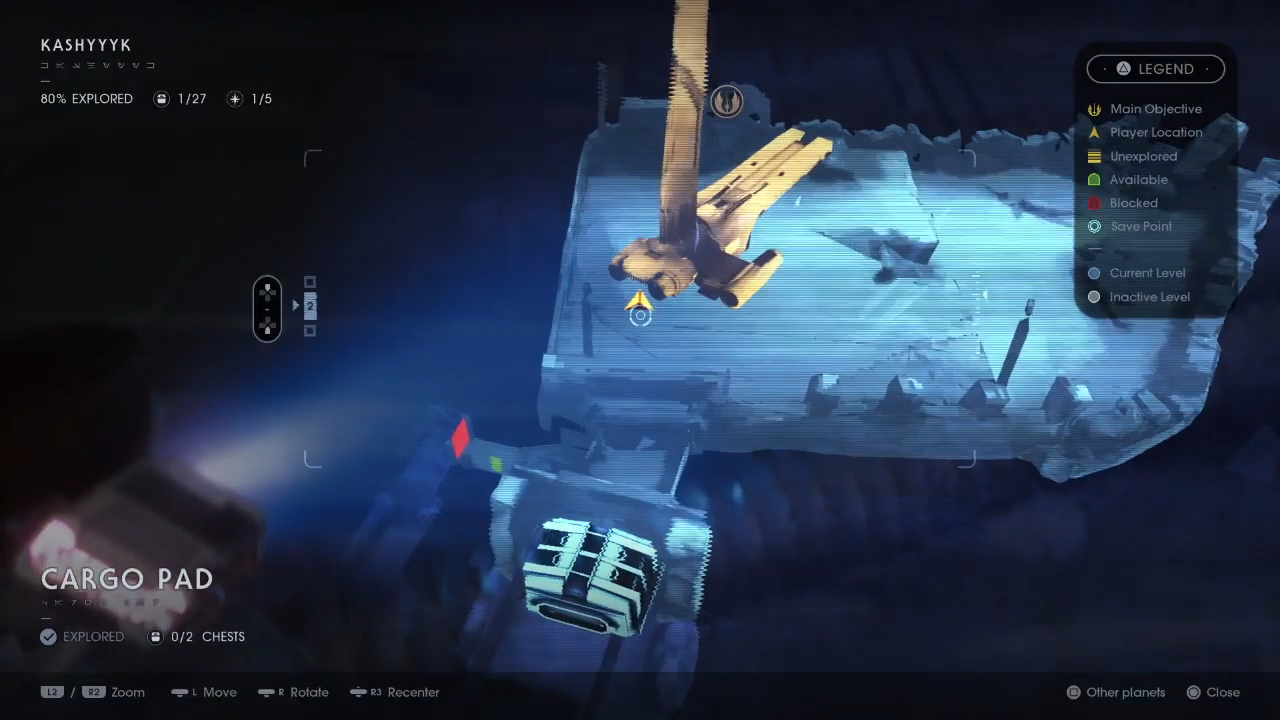Toggle the Inactive Level indicator
Image resolution: width=1280 pixels, height=720 pixels.
[1094, 296]
